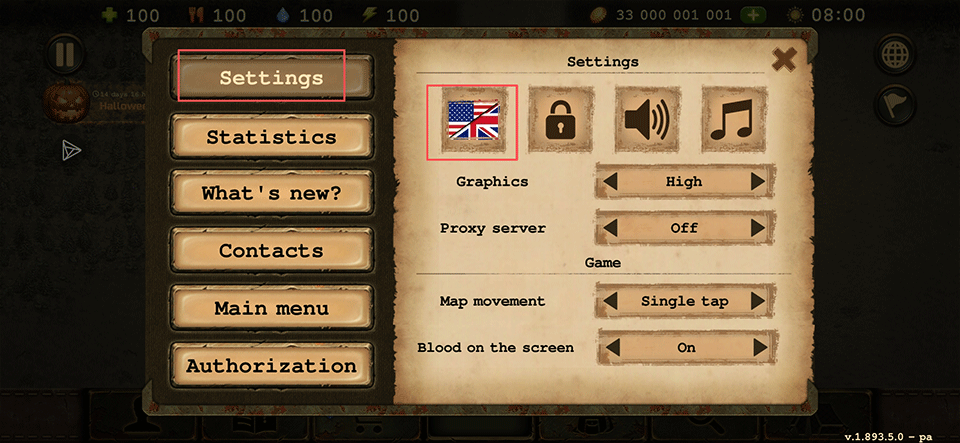Return to the Main menu
Image resolution: width=960 pixels, height=443 pixels.
pyautogui.click(x=271, y=308)
